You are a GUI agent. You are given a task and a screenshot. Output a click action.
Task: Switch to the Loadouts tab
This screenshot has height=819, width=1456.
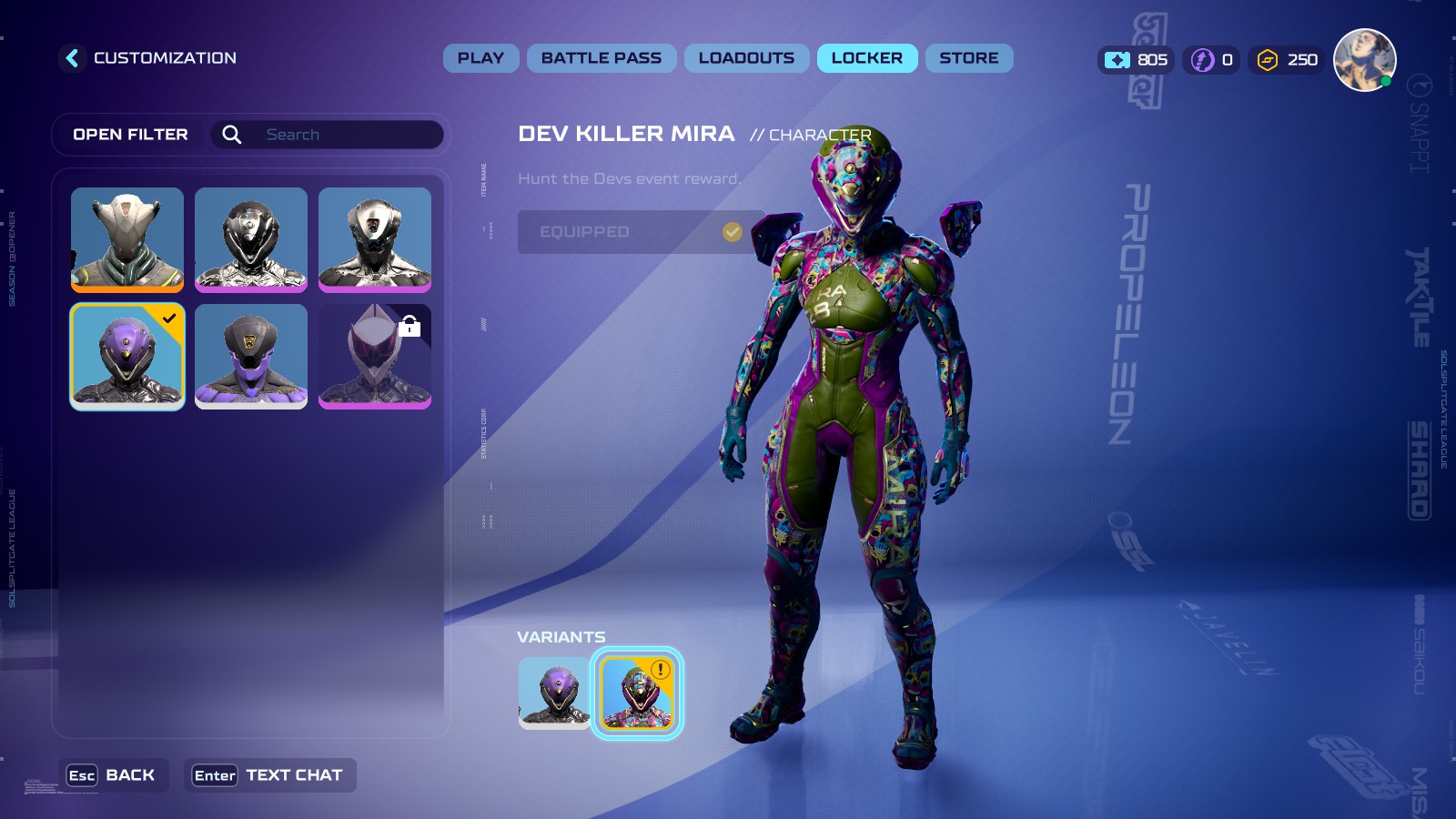point(746,58)
